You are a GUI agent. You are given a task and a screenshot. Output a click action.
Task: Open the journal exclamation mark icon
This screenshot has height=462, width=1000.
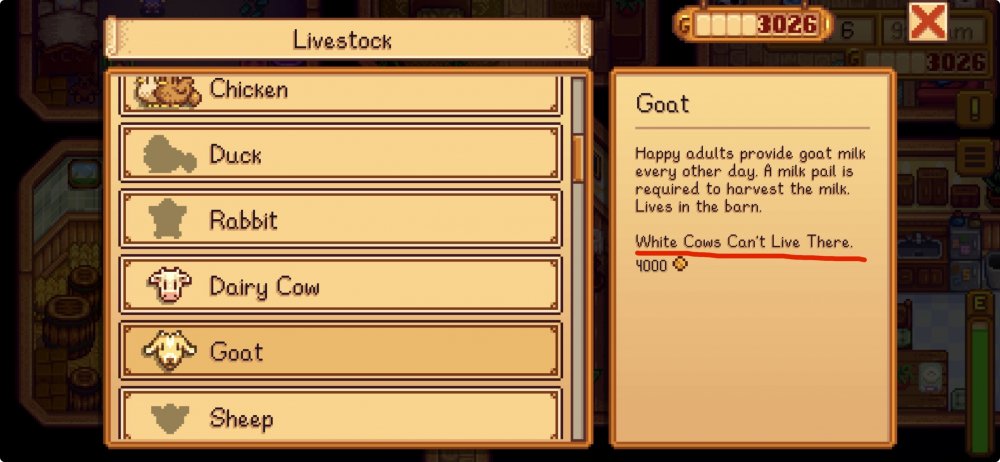pyautogui.click(x=973, y=107)
